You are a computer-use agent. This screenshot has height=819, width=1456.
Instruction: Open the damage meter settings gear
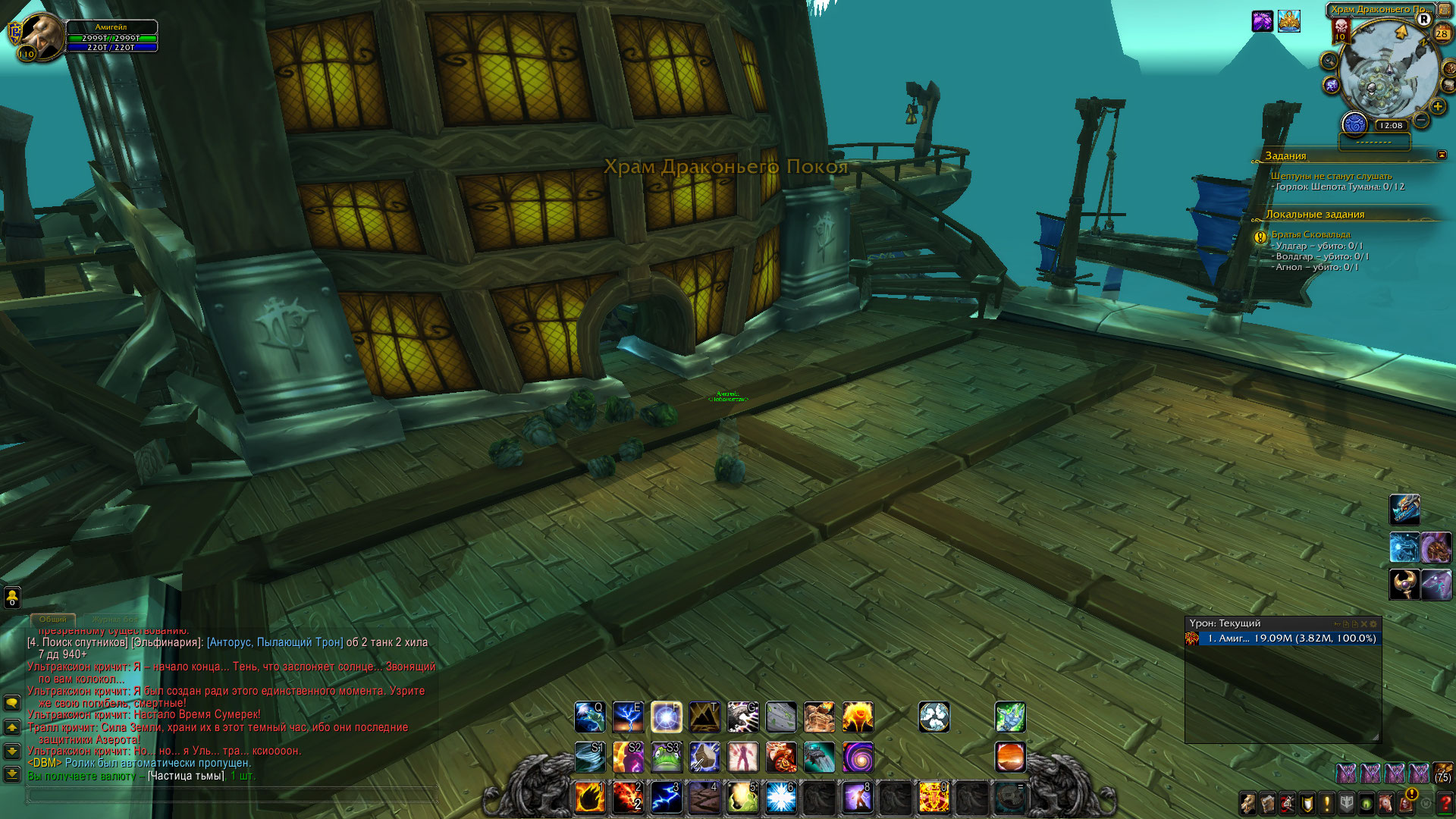(1373, 624)
